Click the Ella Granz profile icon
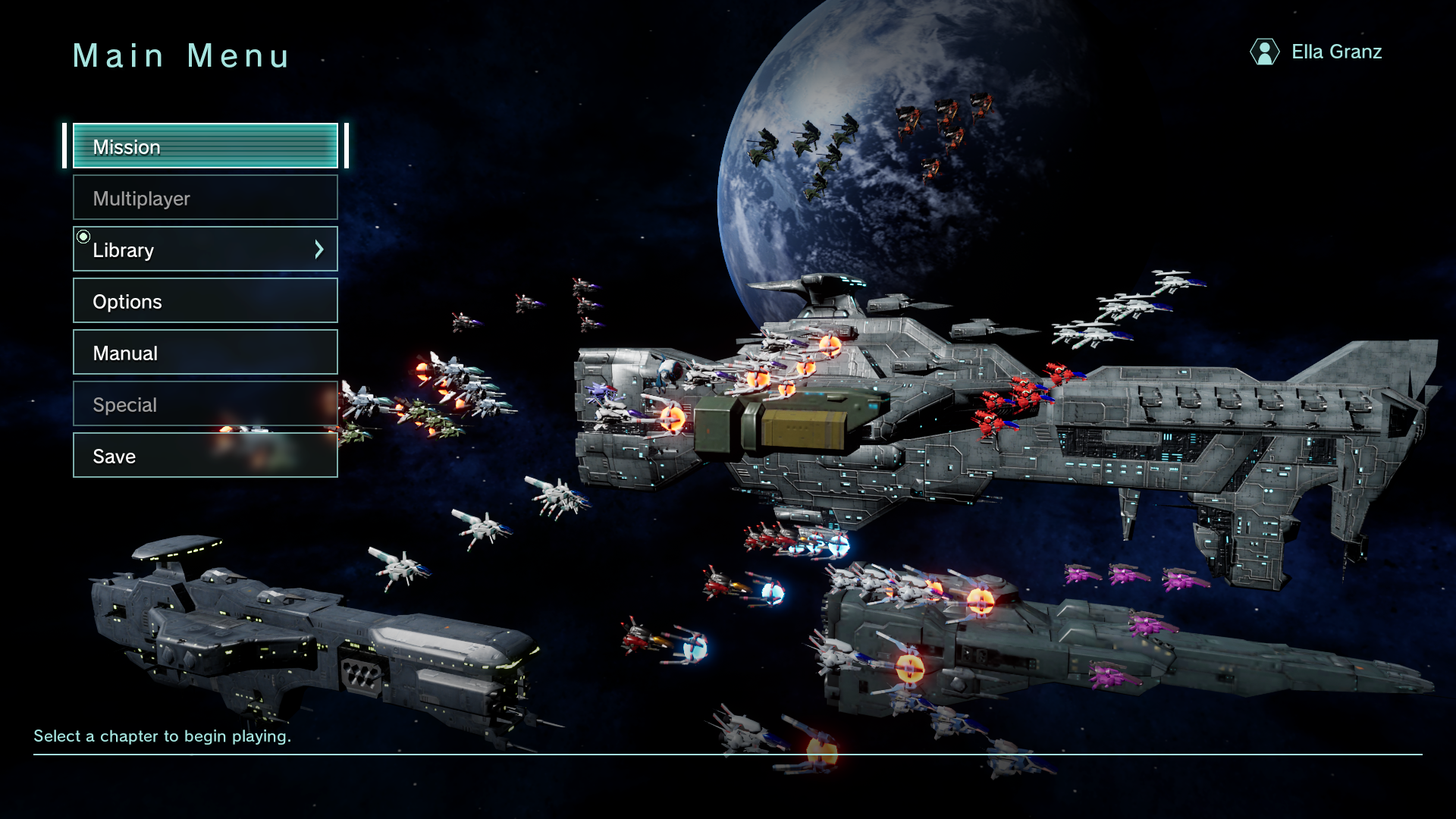This screenshot has width=1456, height=819. click(x=1264, y=52)
